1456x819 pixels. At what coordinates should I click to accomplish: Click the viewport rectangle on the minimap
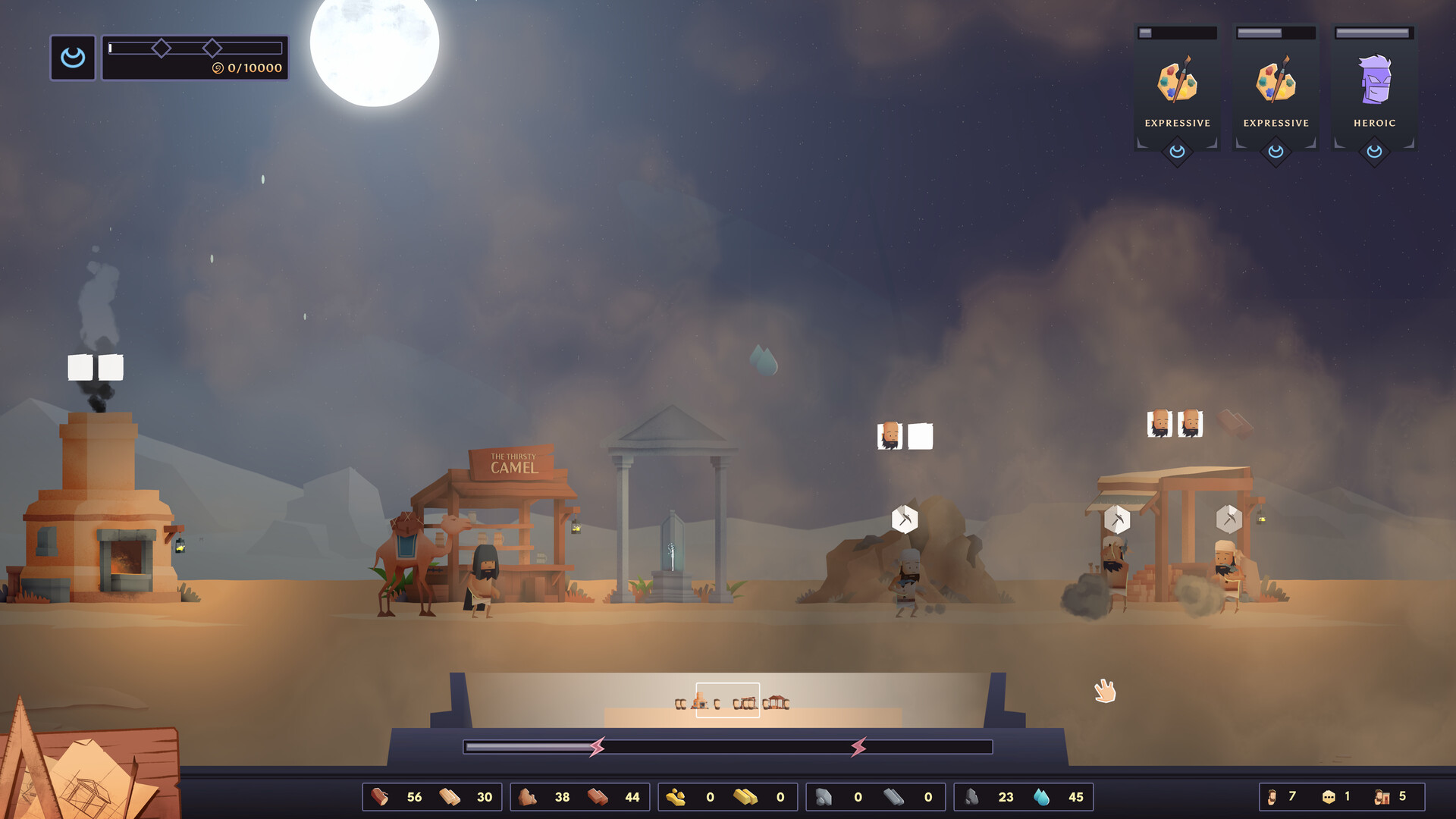click(x=727, y=700)
